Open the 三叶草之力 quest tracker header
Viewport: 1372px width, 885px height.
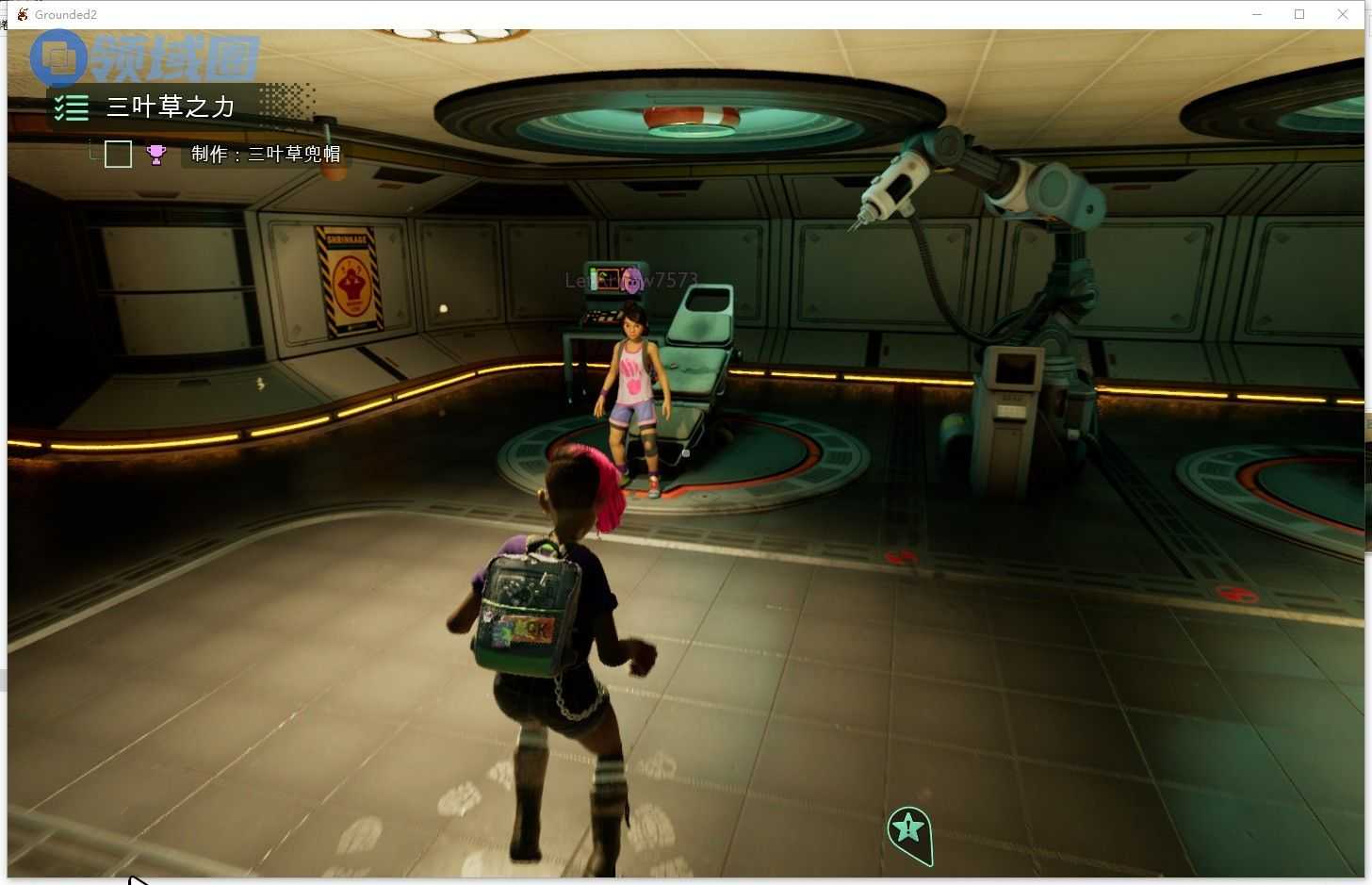[x=171, y=107]
